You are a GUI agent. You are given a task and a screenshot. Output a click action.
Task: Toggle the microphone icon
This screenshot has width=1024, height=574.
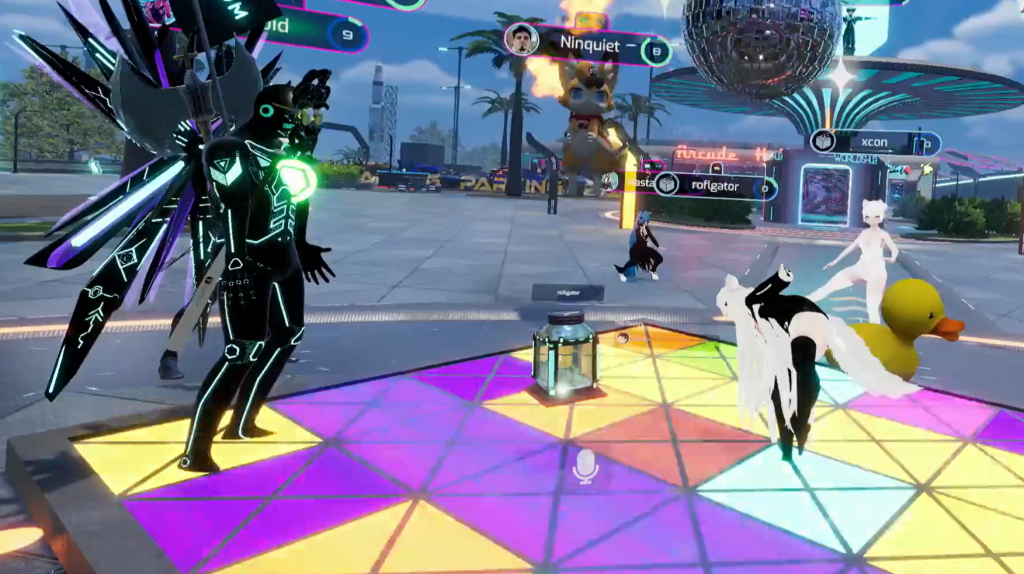(586, 464)
